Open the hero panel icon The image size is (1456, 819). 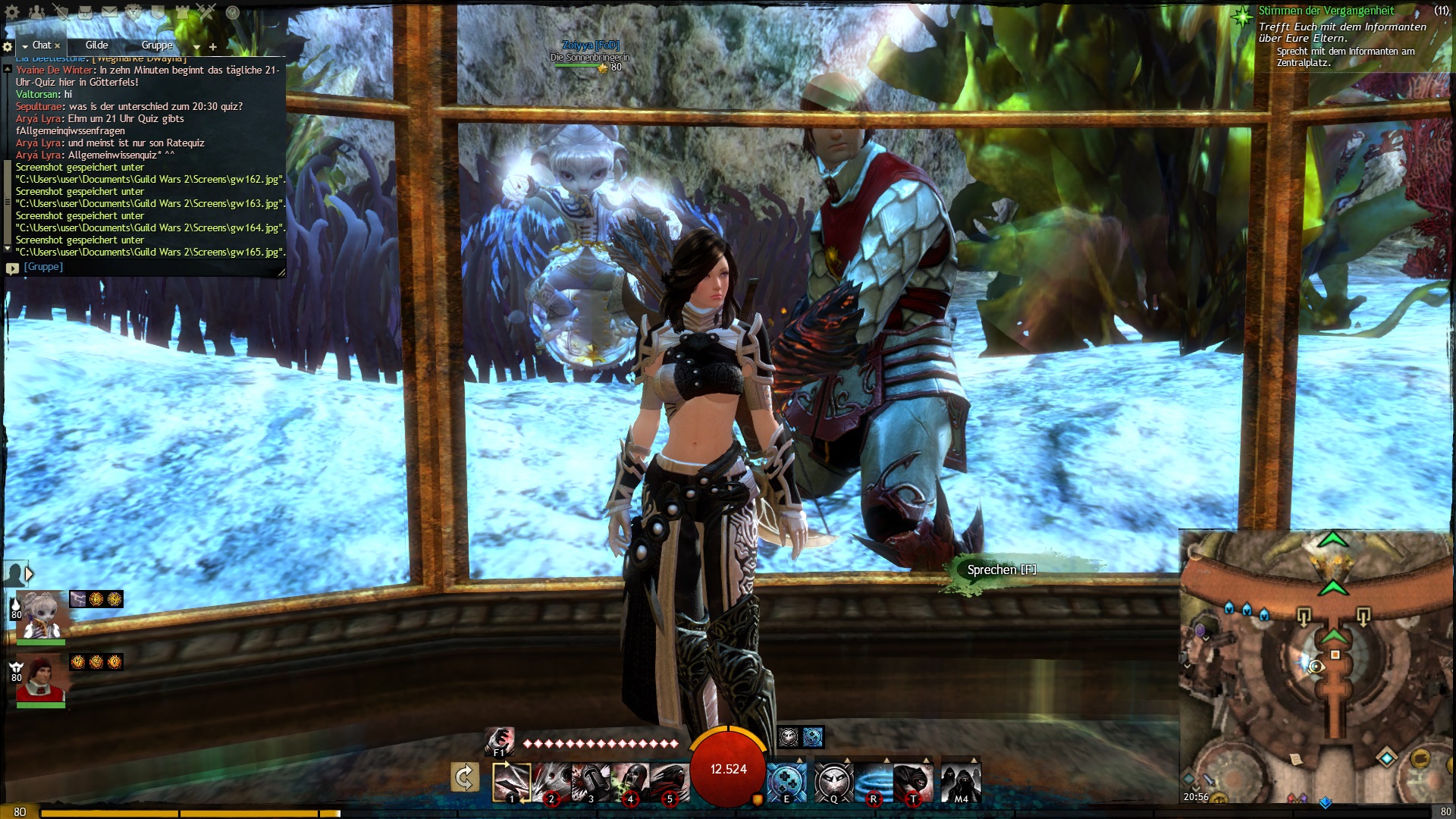pyautogui.click(x=61, y=12)
